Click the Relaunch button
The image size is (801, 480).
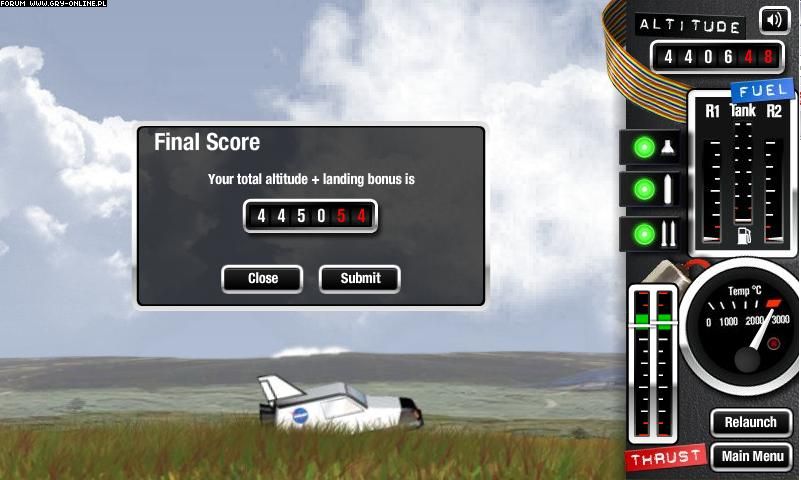tap(750, 422)
